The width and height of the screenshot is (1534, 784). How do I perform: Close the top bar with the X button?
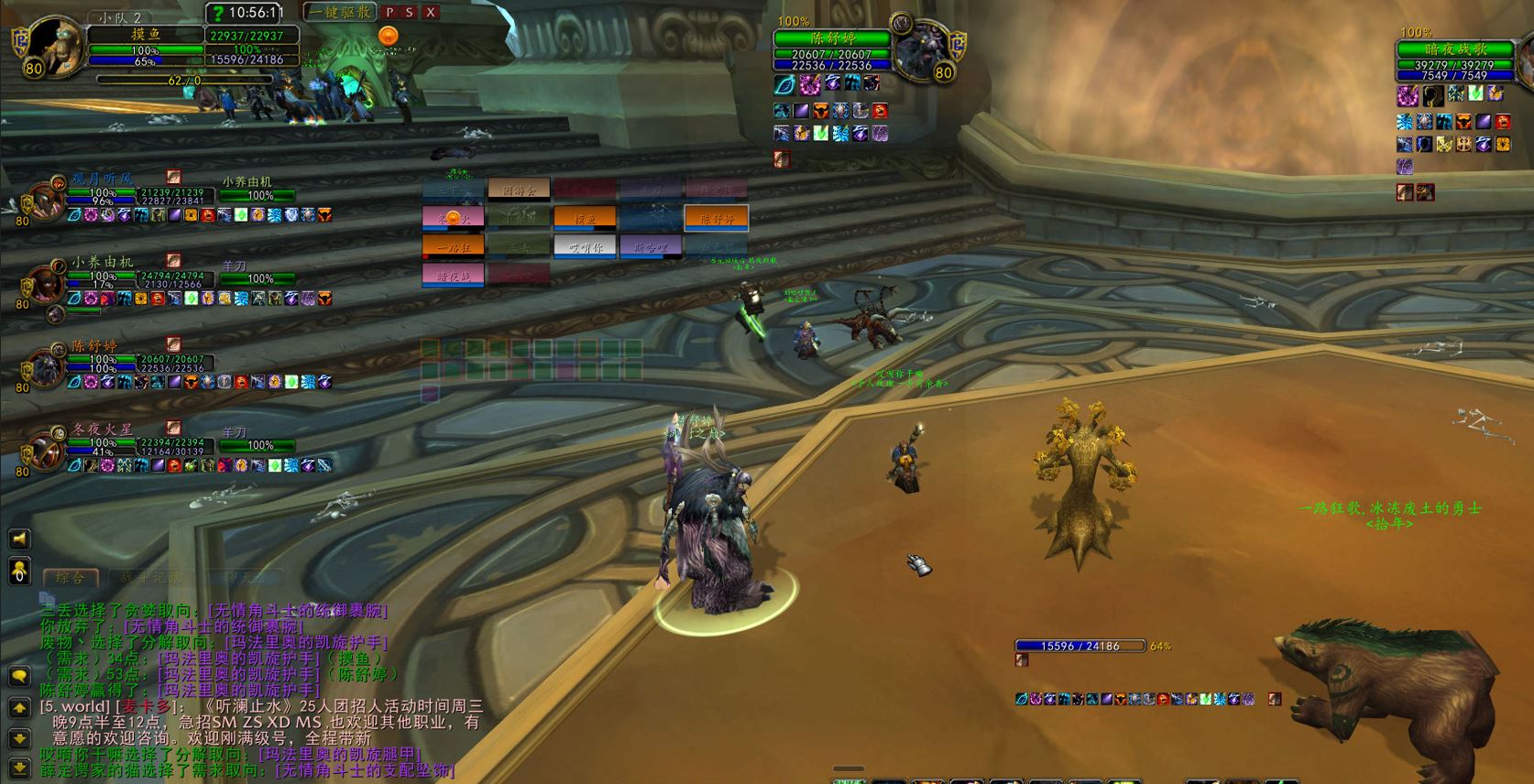[x=431, y=13]
